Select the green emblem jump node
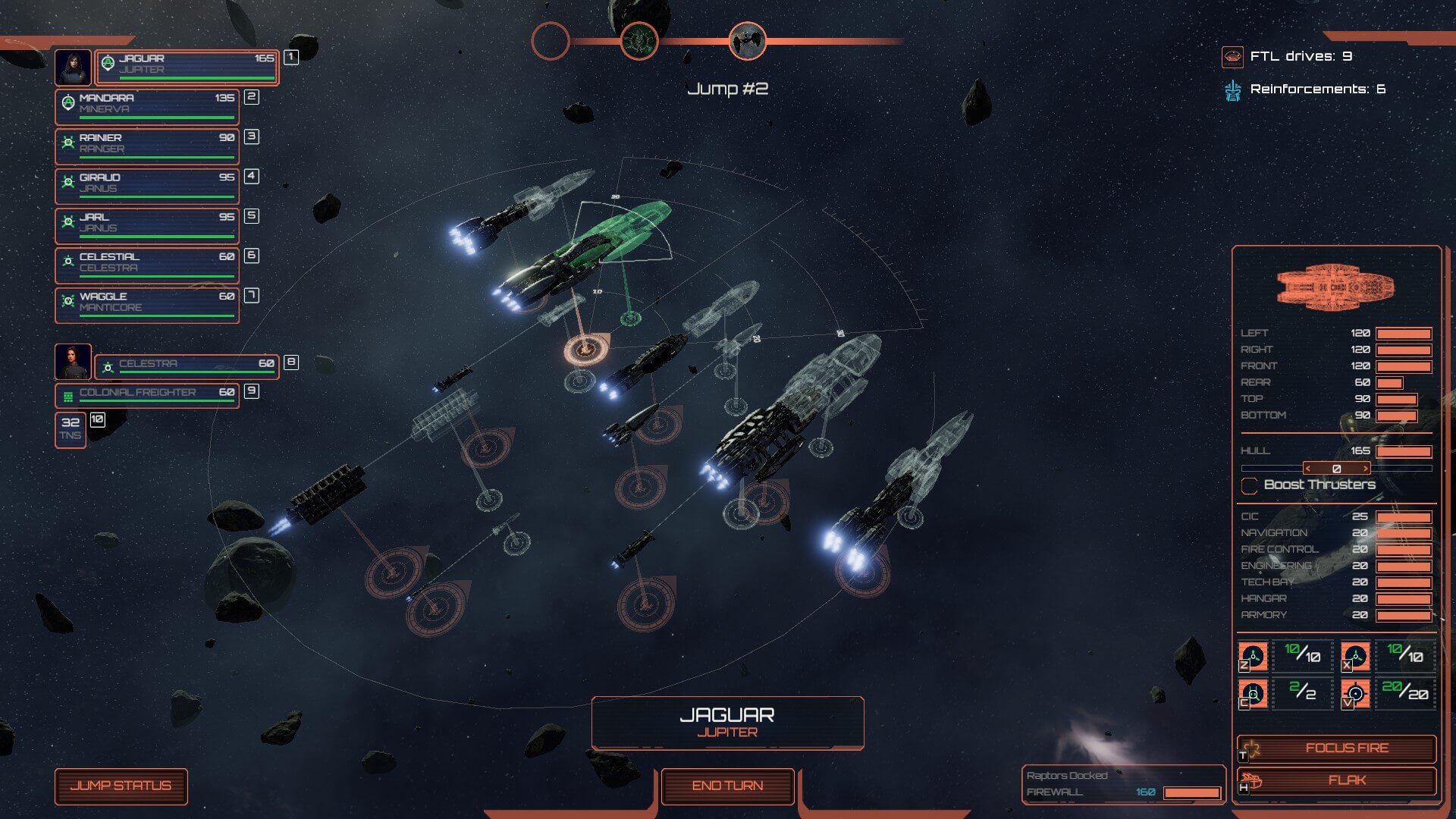The image size is (1456, 819). (639, 41)
